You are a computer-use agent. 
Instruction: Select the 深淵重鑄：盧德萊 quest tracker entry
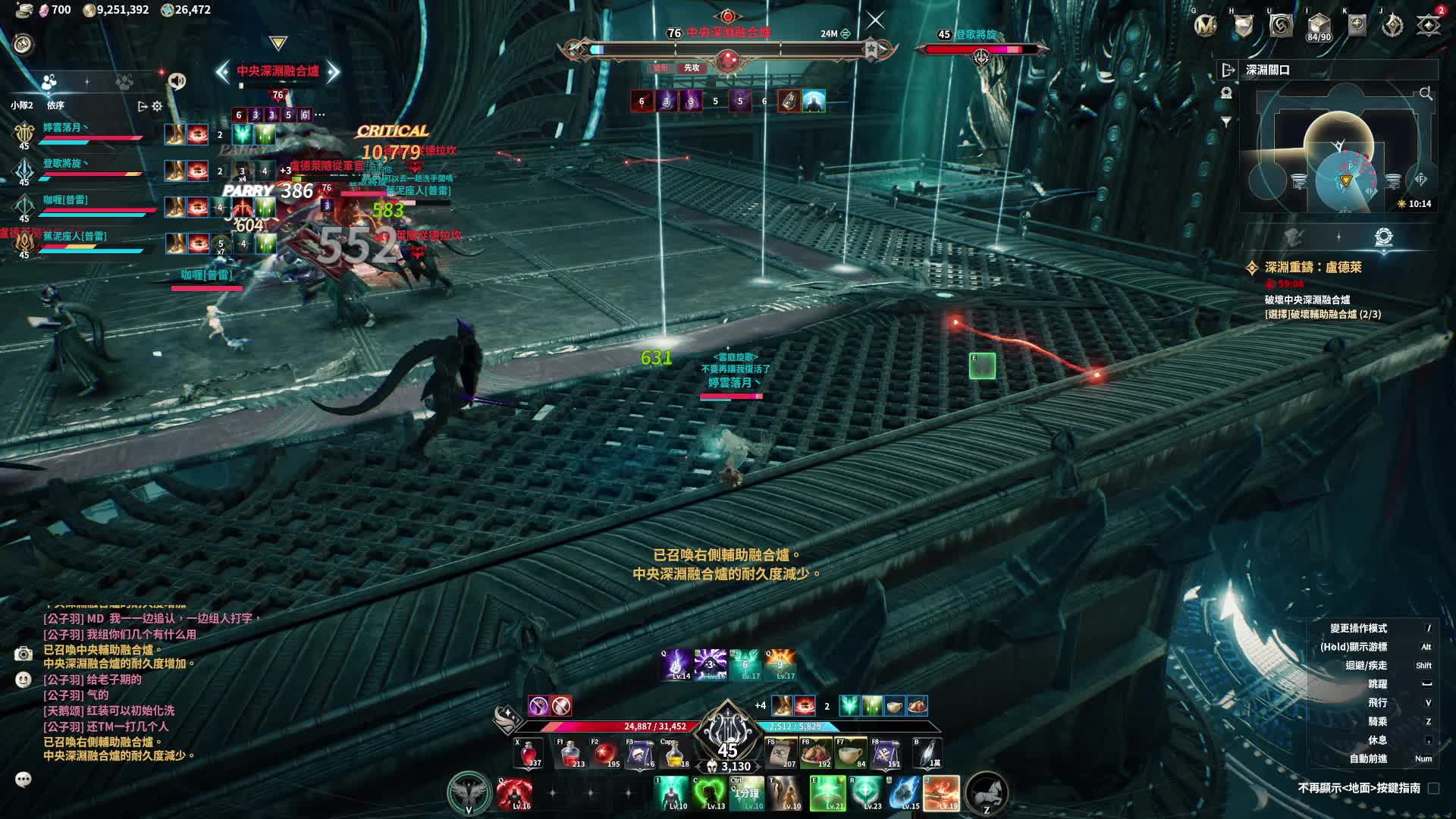click(1313, 267)
